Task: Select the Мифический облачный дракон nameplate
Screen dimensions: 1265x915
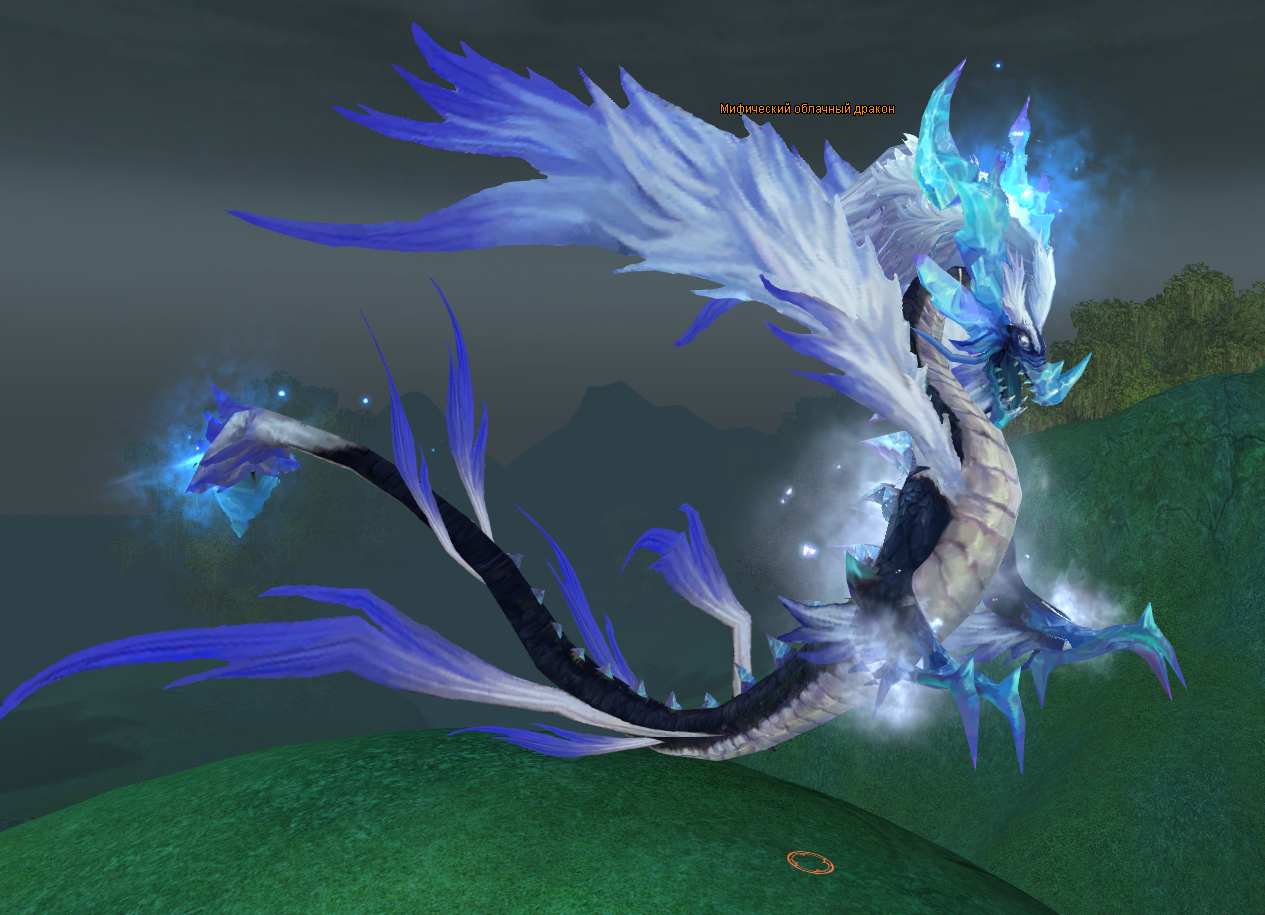Action: coord(807,109)
